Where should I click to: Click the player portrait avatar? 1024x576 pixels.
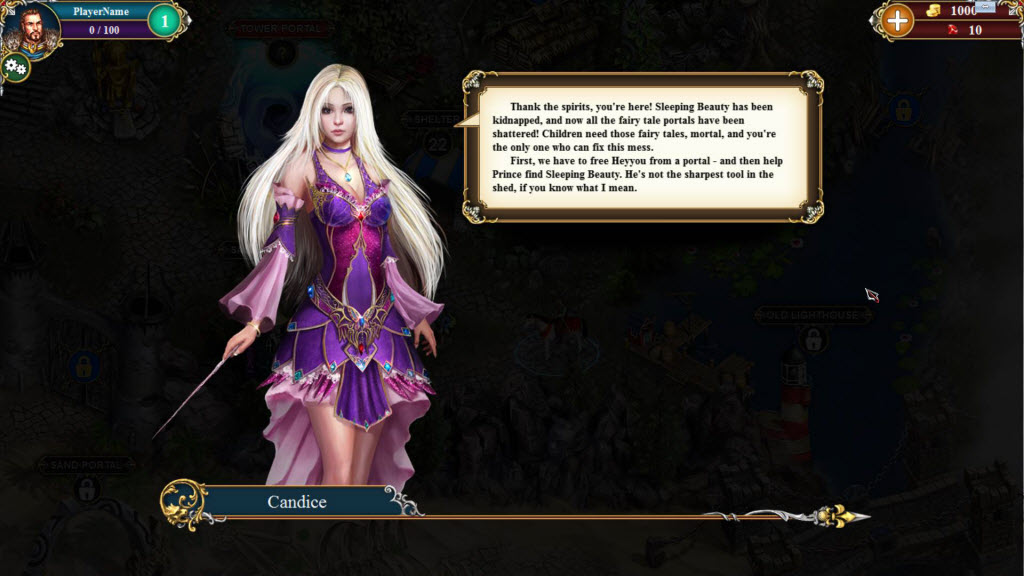pos(32,30)
